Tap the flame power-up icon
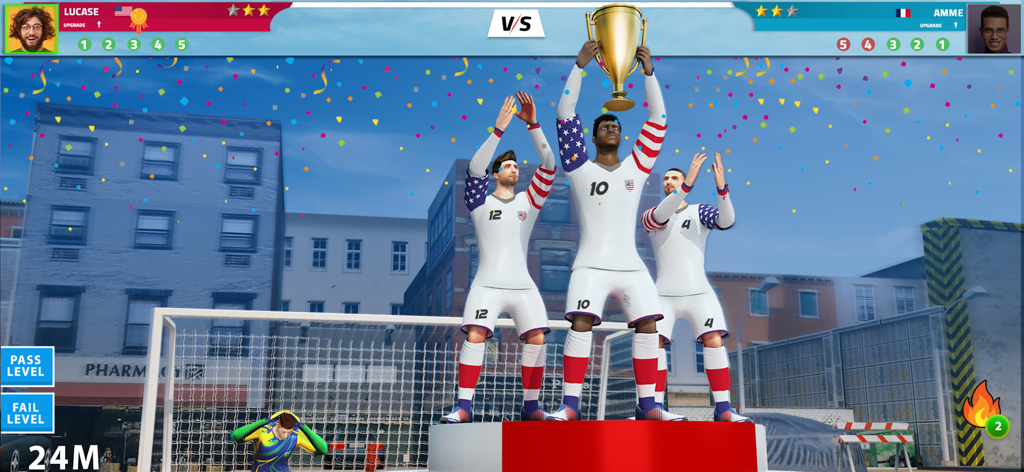 pyautogui.click(x=982, y=408)
